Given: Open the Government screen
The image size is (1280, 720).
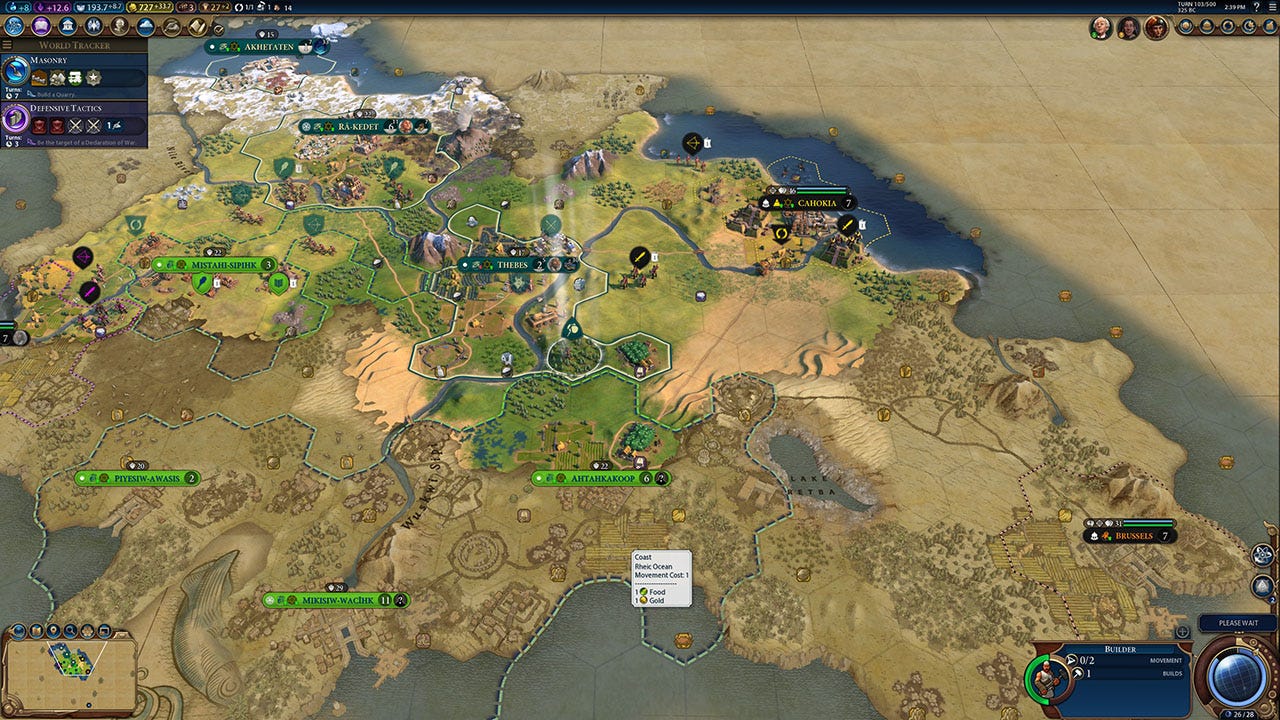Looking at the screenshot, I should (x=66, y=25).
